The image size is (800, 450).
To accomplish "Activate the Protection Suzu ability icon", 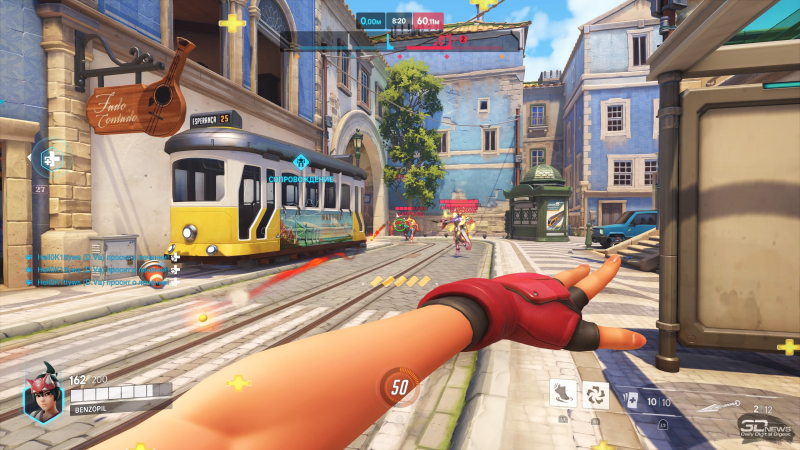I will (x=595, y=393).
